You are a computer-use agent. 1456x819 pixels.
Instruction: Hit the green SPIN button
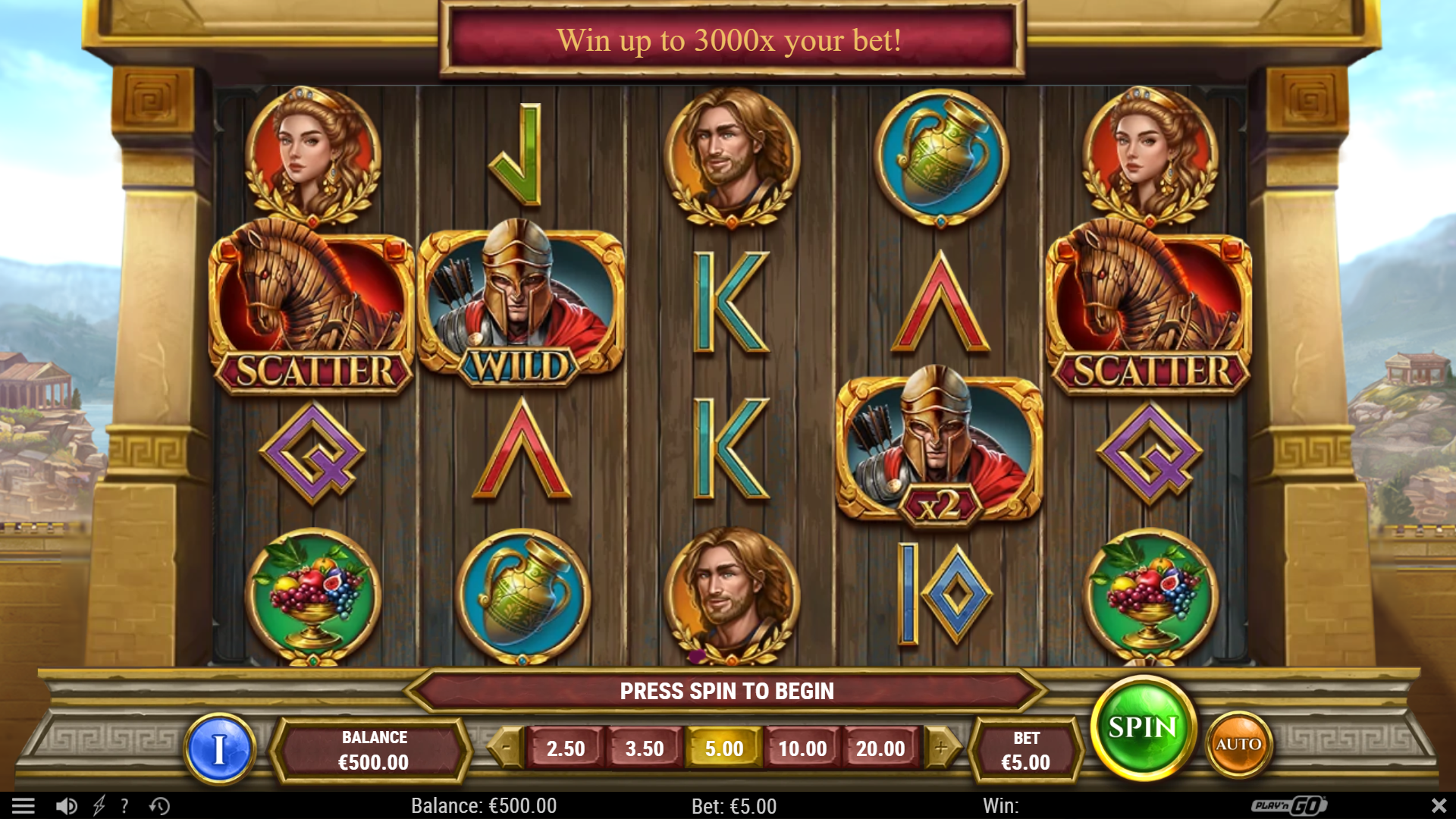click(1143, 728)
